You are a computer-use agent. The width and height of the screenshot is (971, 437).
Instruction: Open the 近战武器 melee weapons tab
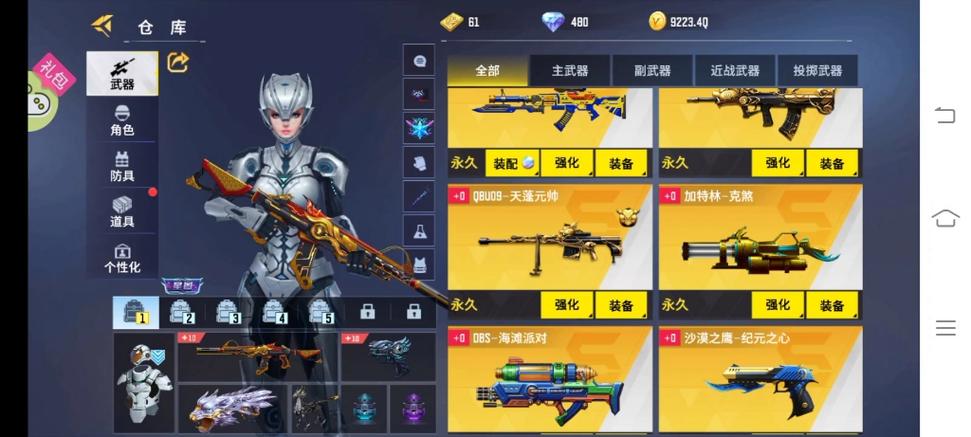[735, 70]
